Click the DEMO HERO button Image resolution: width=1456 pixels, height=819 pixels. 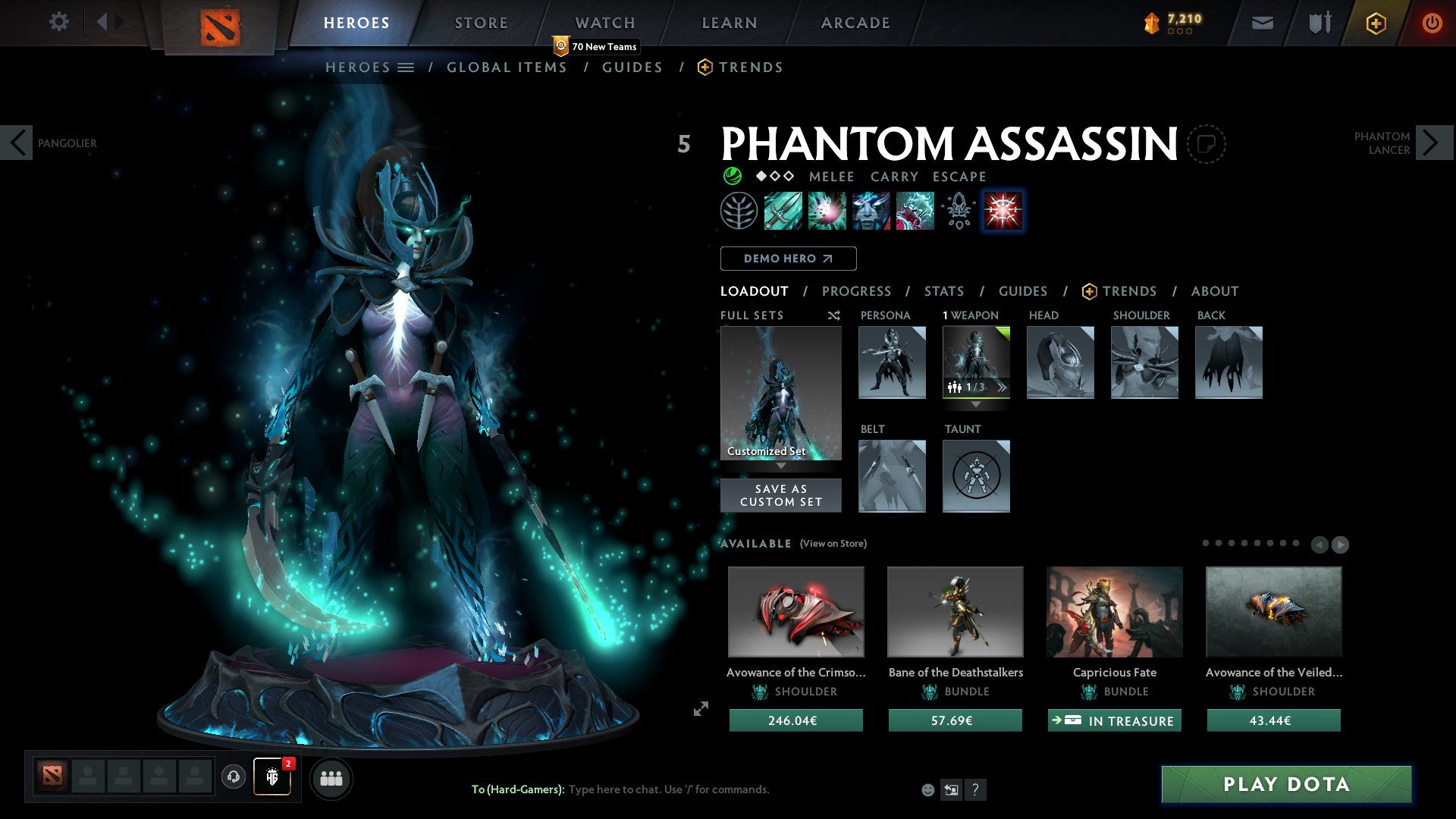[x=788, y=258]
